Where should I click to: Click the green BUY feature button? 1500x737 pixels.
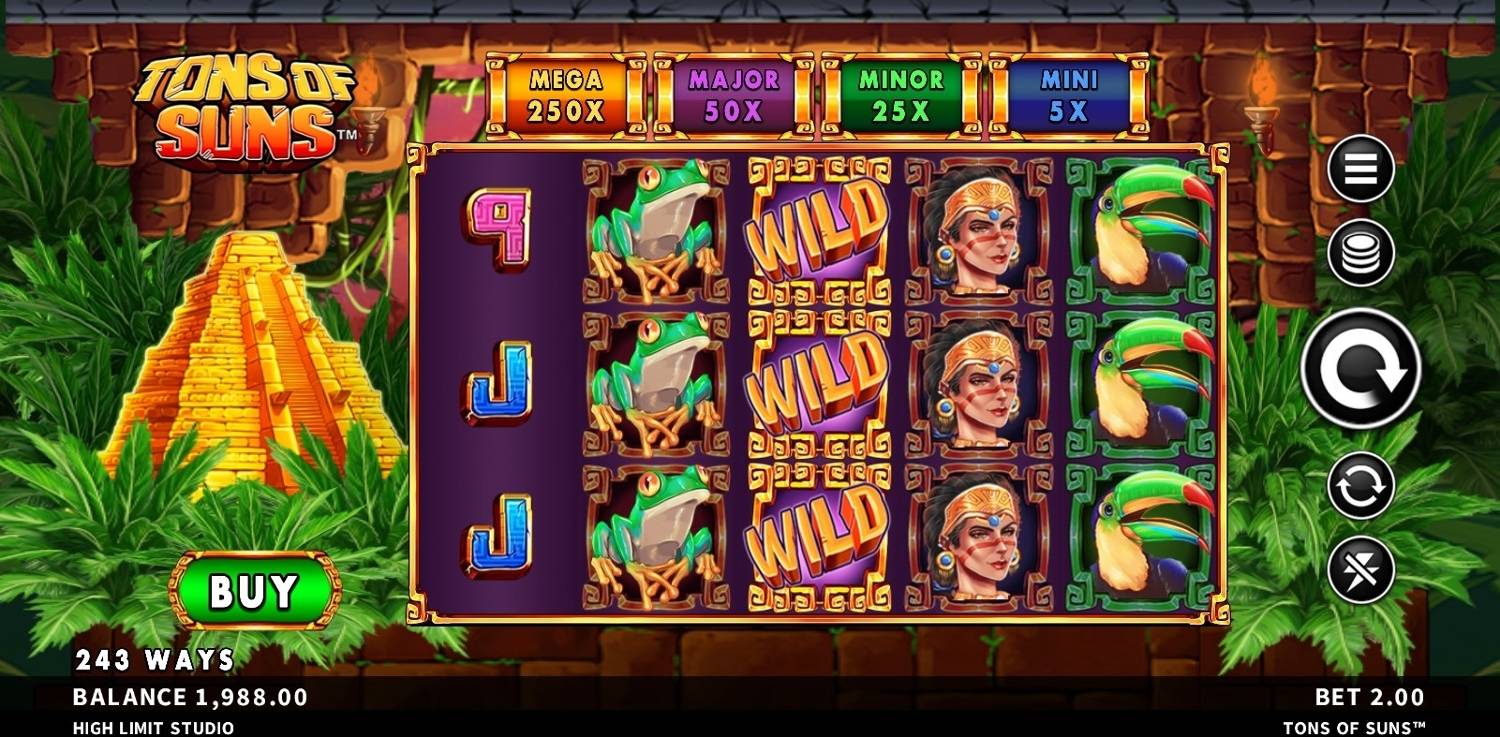tap(254, 591)
